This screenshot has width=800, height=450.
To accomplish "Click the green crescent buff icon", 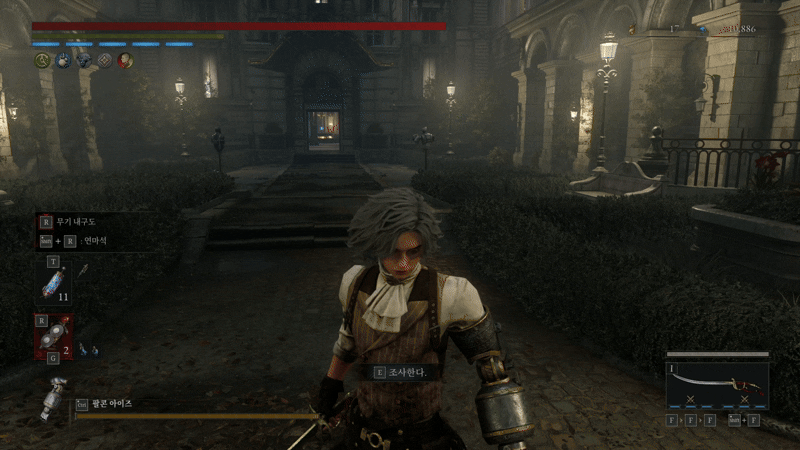I will [42, 60].
